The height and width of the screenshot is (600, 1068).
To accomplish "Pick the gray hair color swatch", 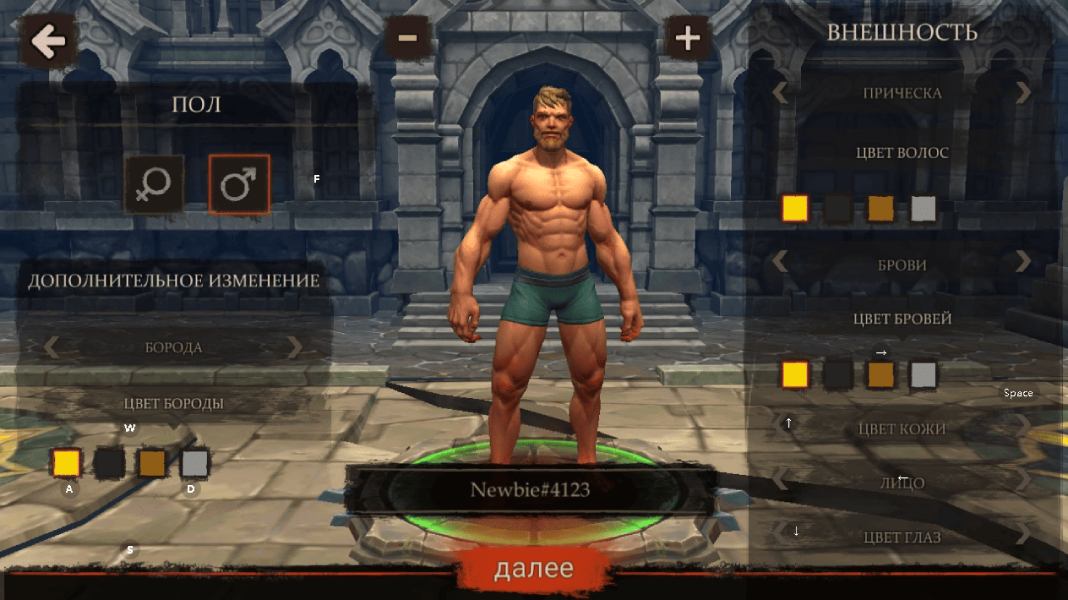I will [923, 208].
